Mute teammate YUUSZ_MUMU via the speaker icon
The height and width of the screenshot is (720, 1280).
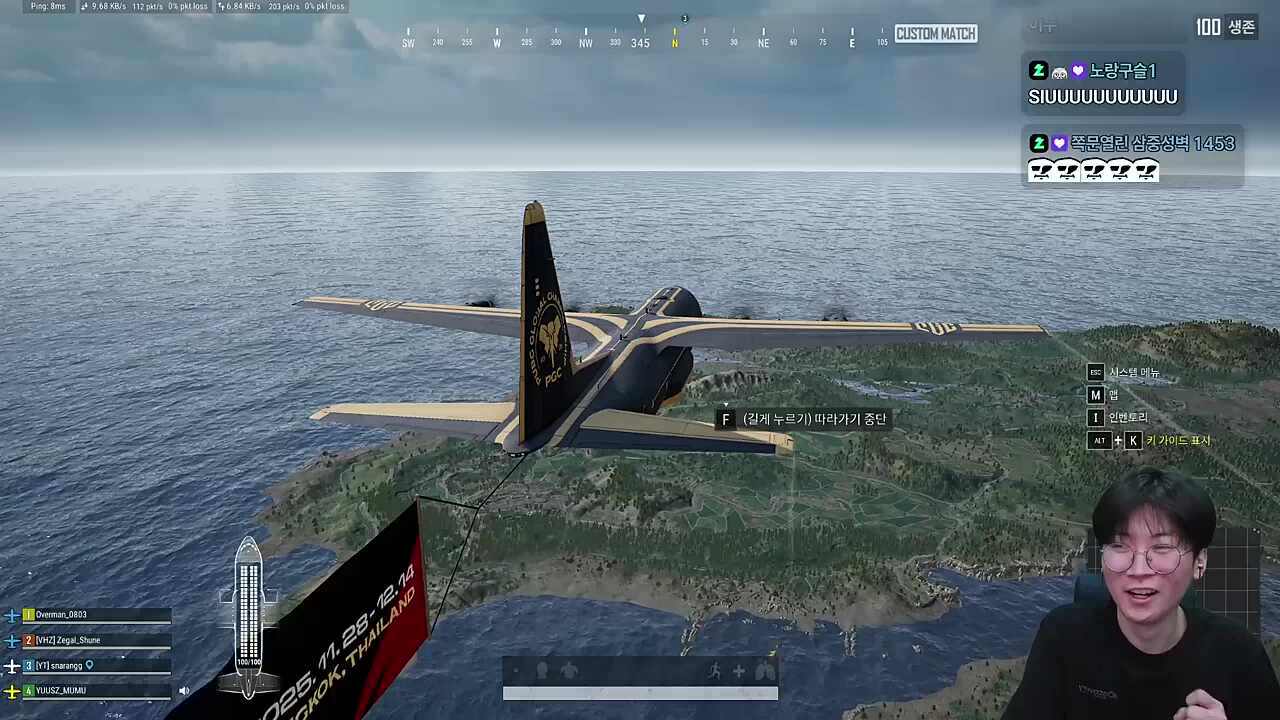coord(184,690)
